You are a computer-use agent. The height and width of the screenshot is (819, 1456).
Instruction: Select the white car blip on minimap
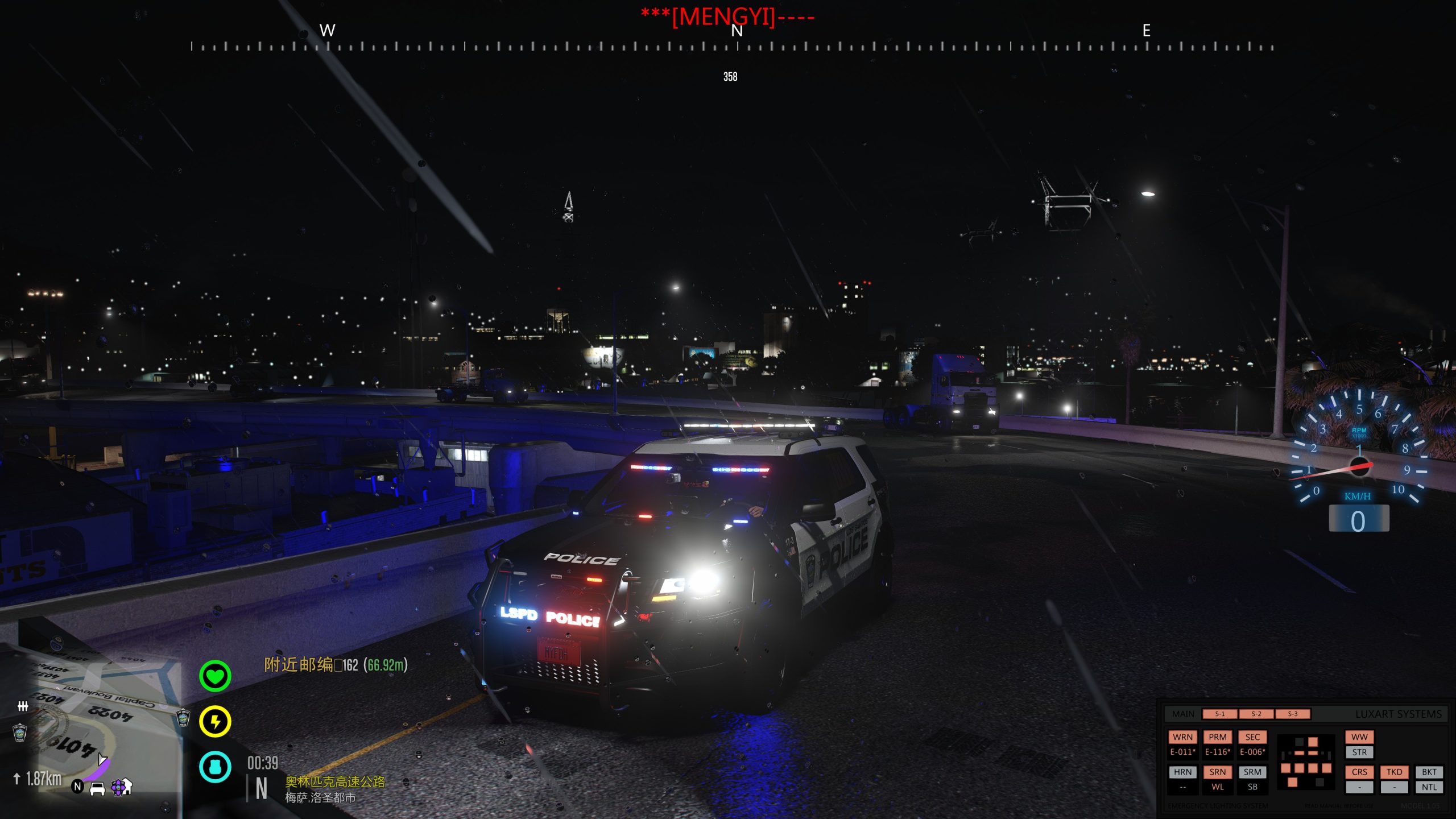(97, 789)
